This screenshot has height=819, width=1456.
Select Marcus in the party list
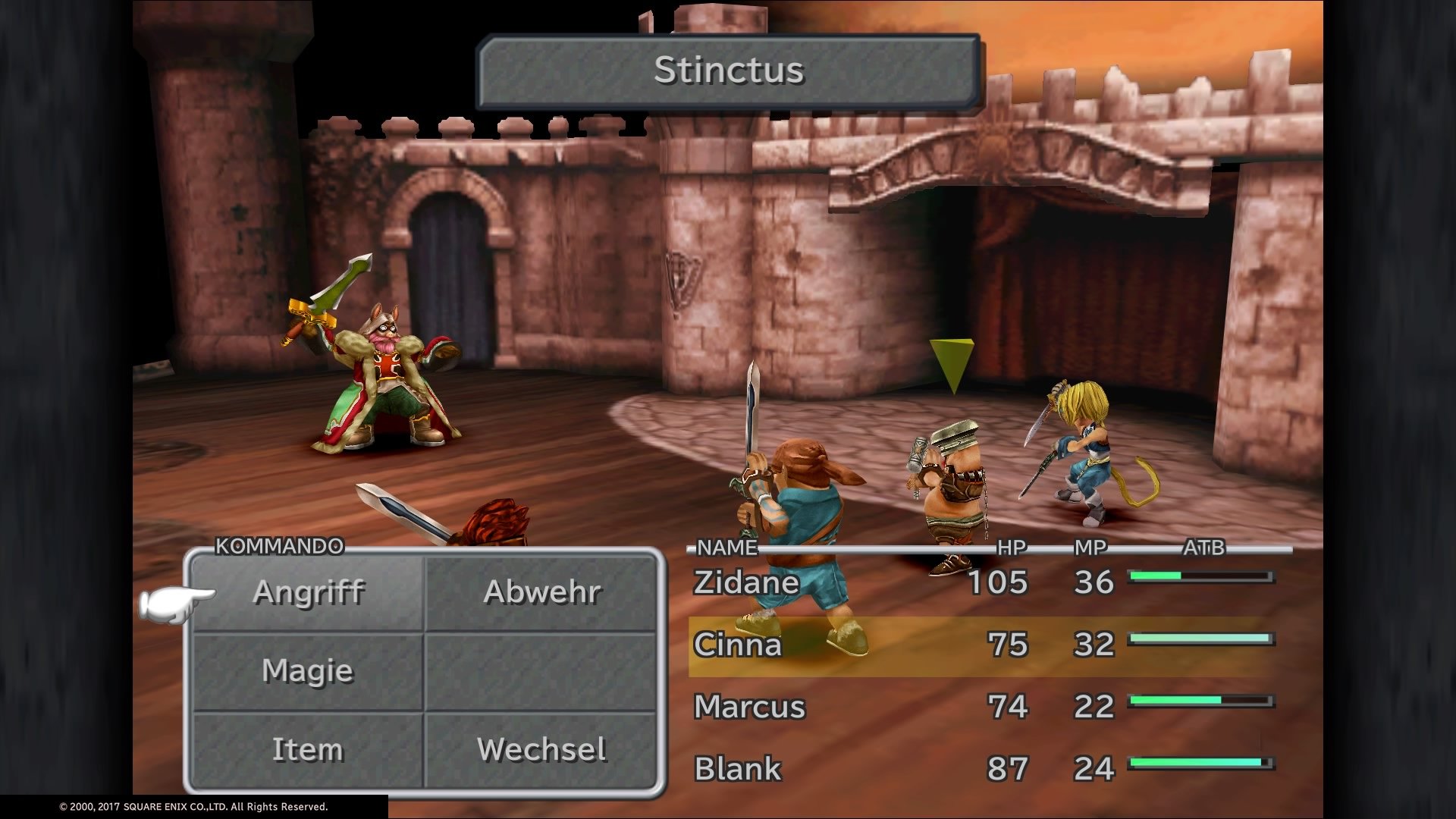point(748,708)
